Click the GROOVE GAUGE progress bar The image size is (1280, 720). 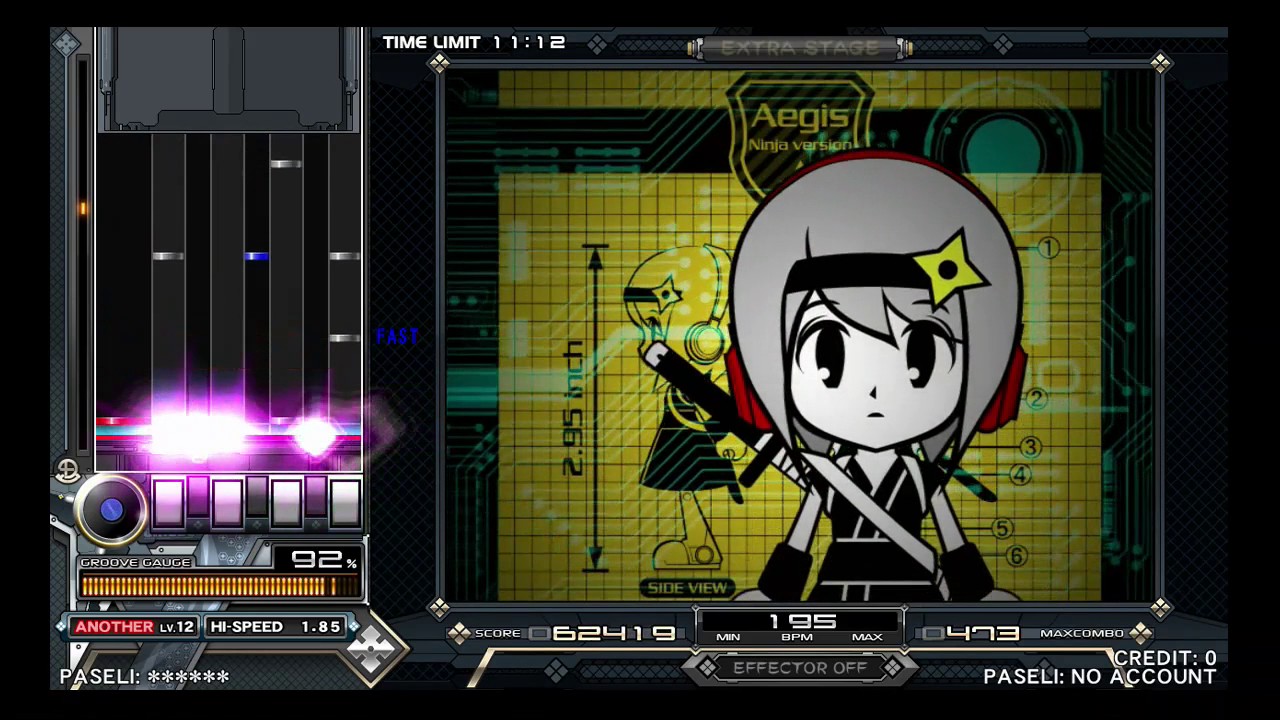click(x=220, y=585)
